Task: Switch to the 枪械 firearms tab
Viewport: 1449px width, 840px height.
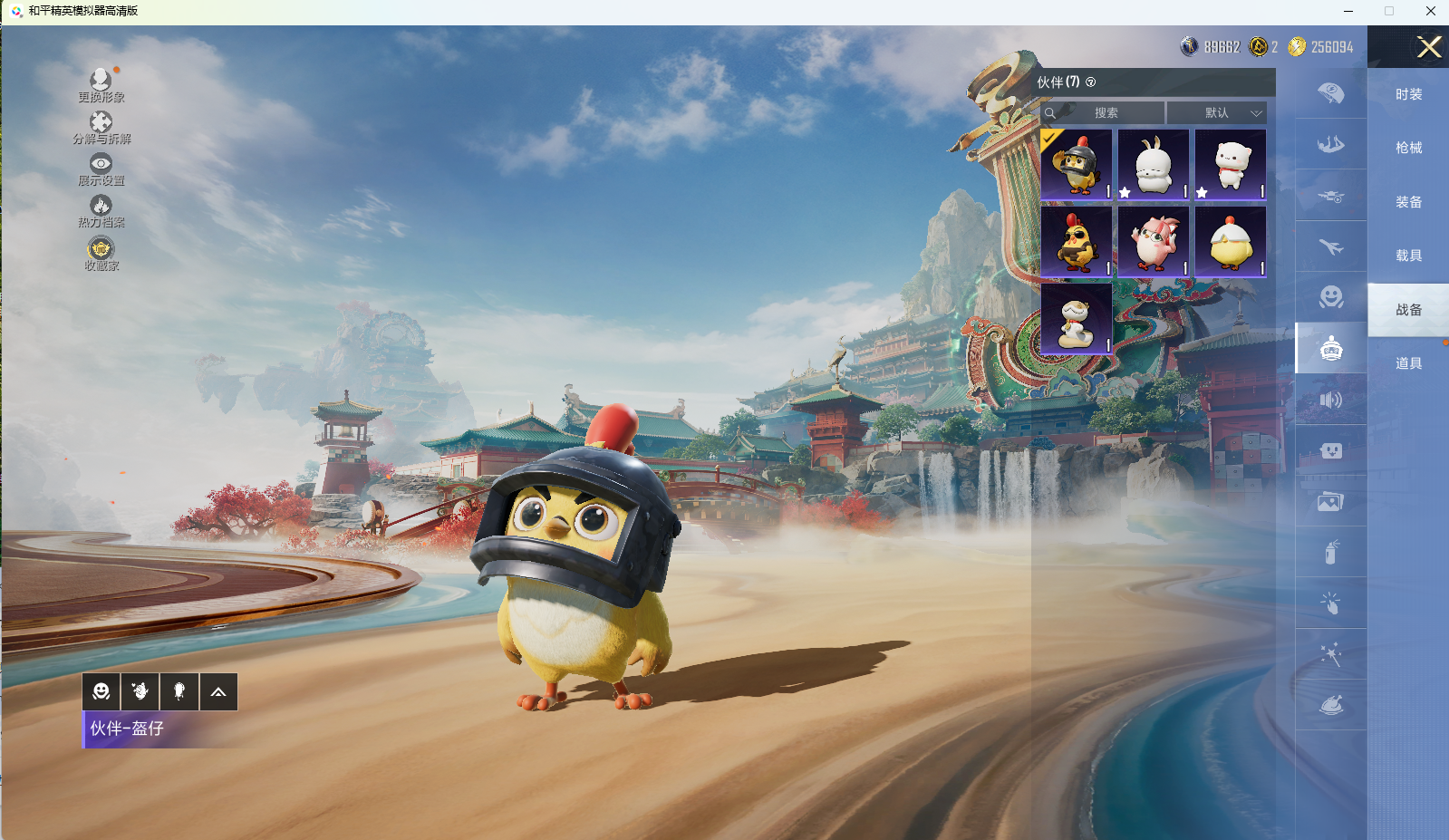Action: (x=1408, y=148)
